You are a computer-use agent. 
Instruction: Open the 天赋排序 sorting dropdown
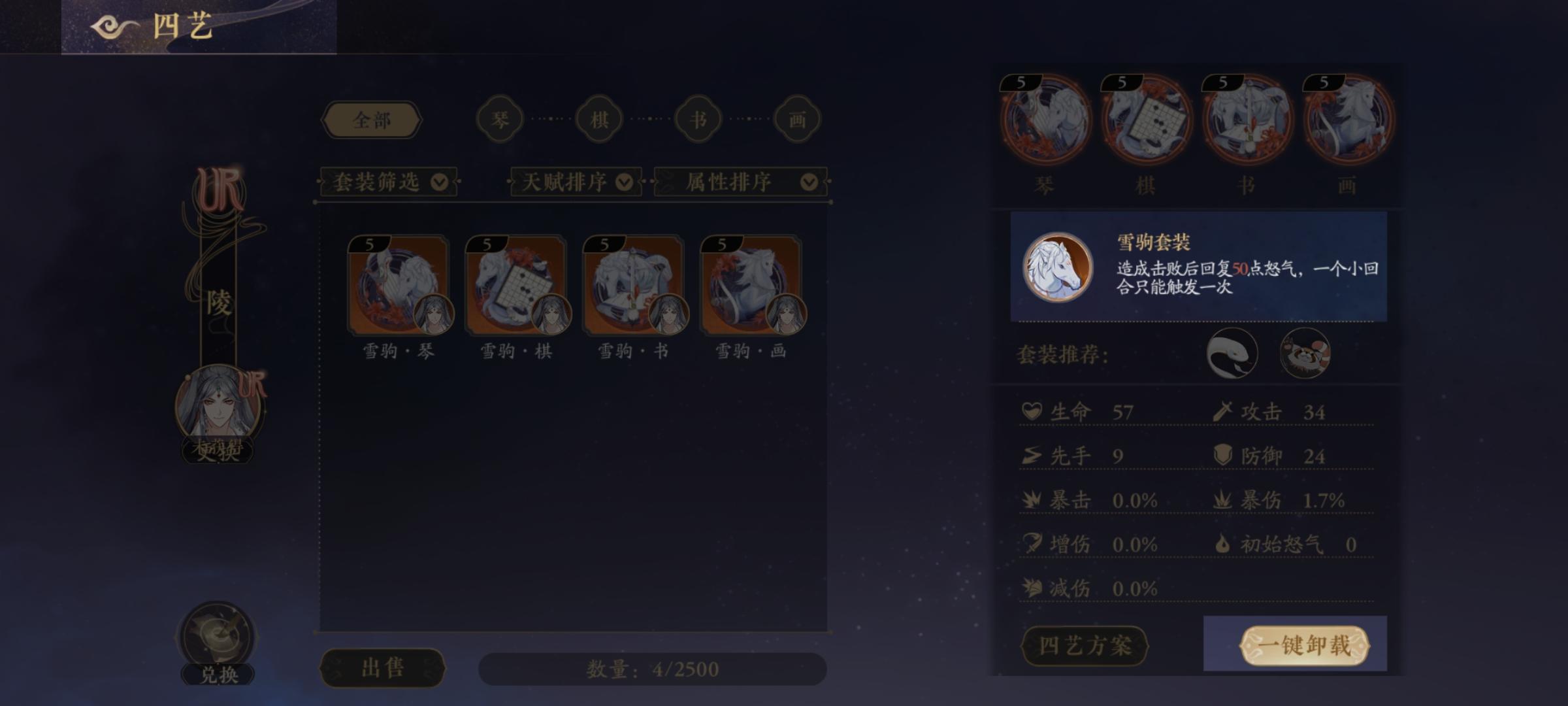pyautogui.click(x=572, y=183)
